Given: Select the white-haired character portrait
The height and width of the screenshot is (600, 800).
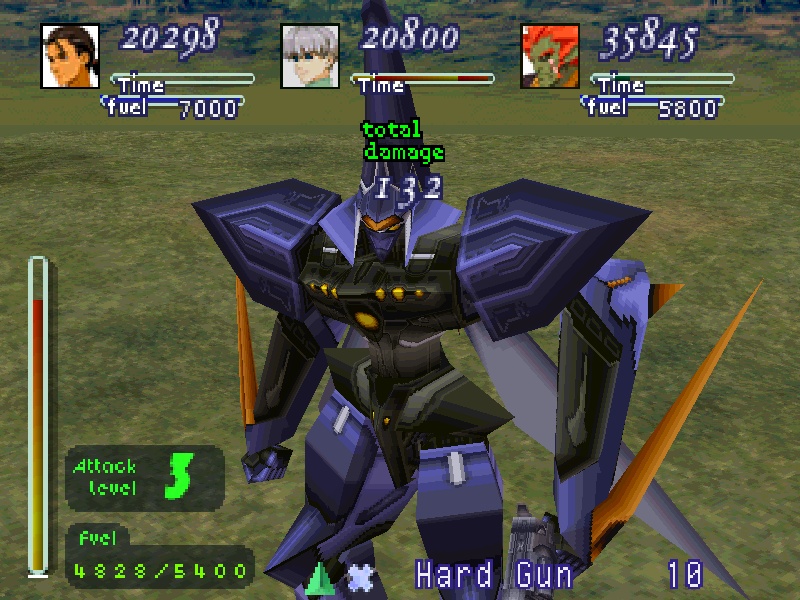Looking at the screenshot, I should [310, 55].
